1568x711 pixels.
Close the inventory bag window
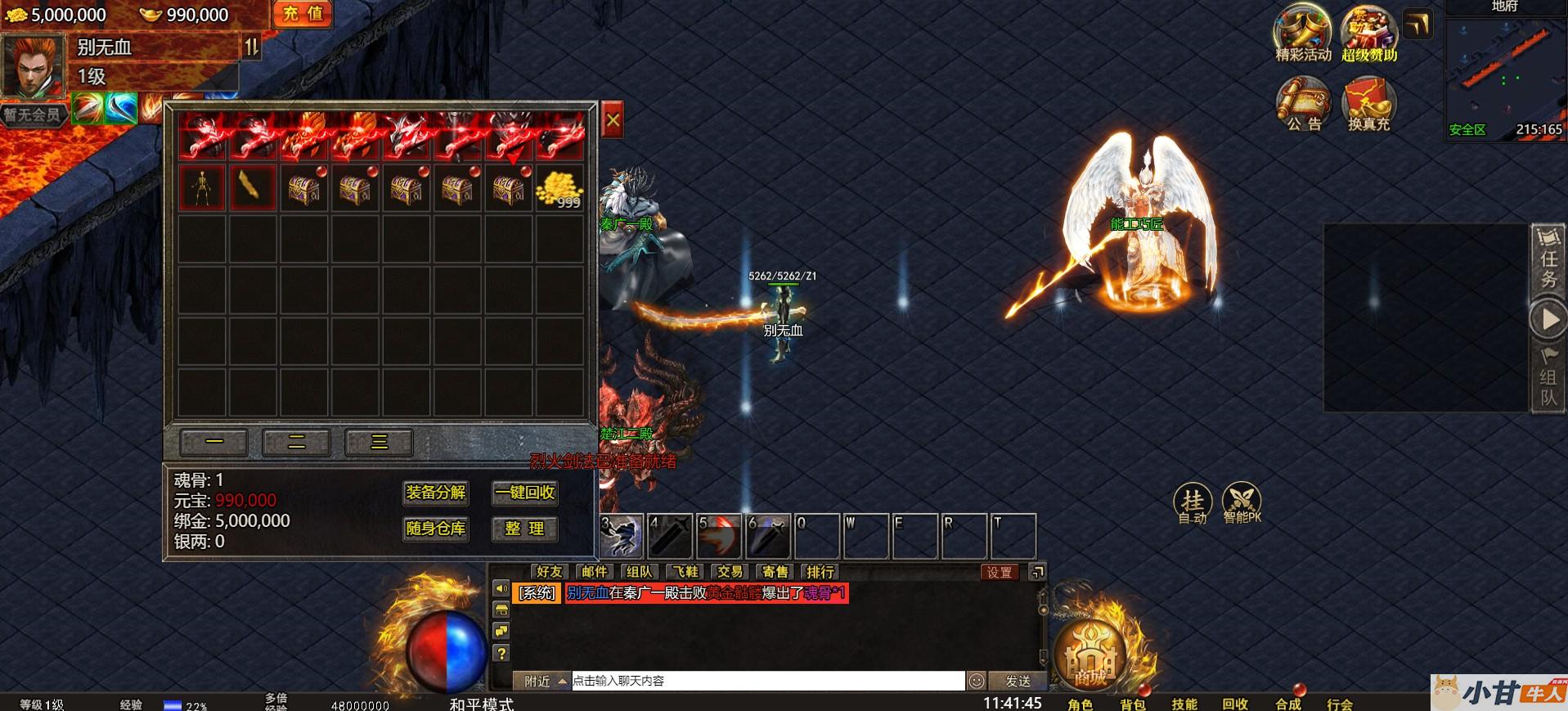612,123
